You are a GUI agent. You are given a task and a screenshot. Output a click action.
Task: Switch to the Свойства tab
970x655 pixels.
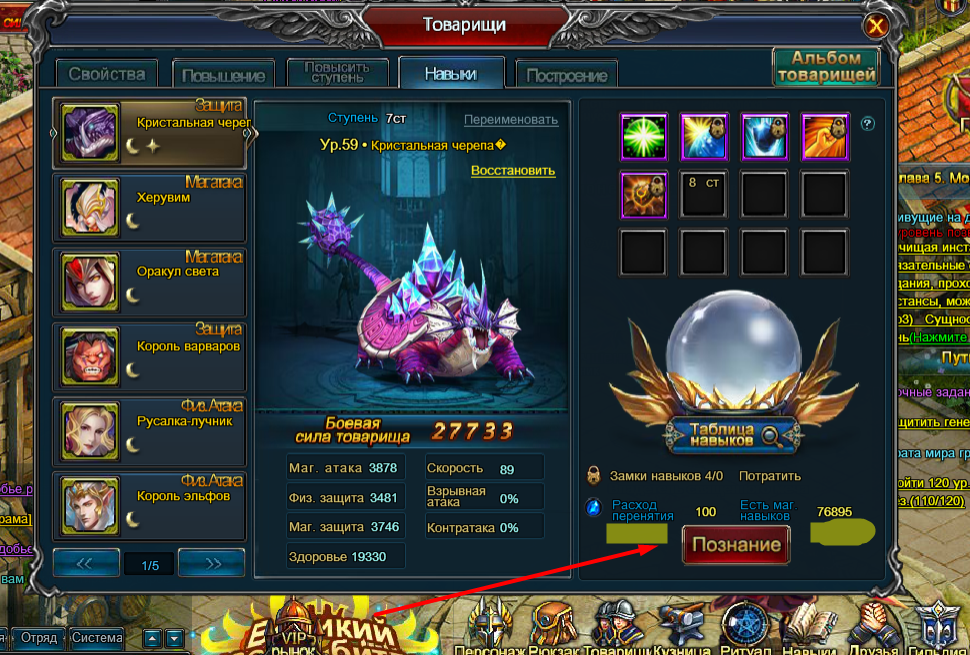click(107, 73)
